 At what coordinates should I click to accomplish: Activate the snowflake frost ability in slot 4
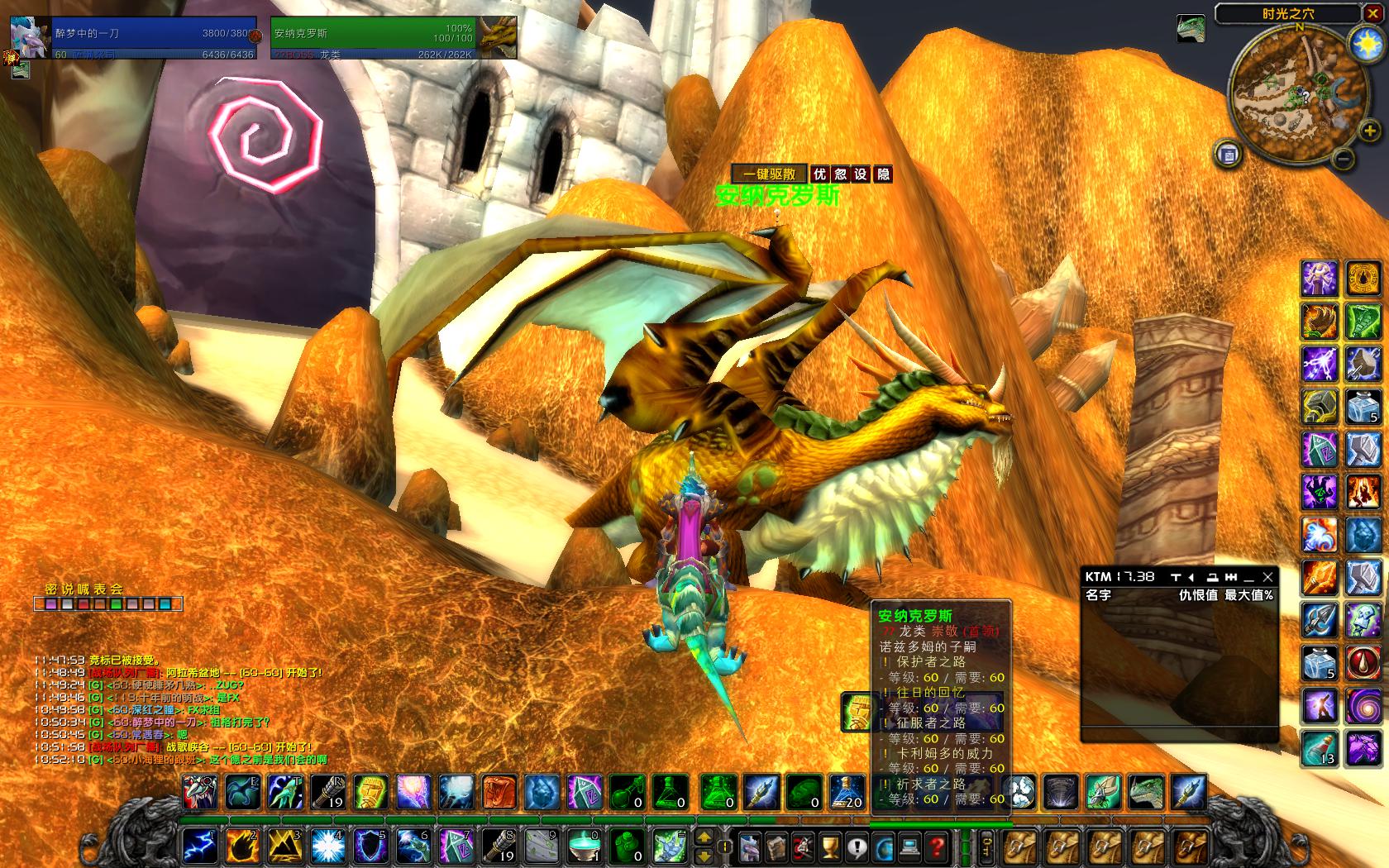327,846
